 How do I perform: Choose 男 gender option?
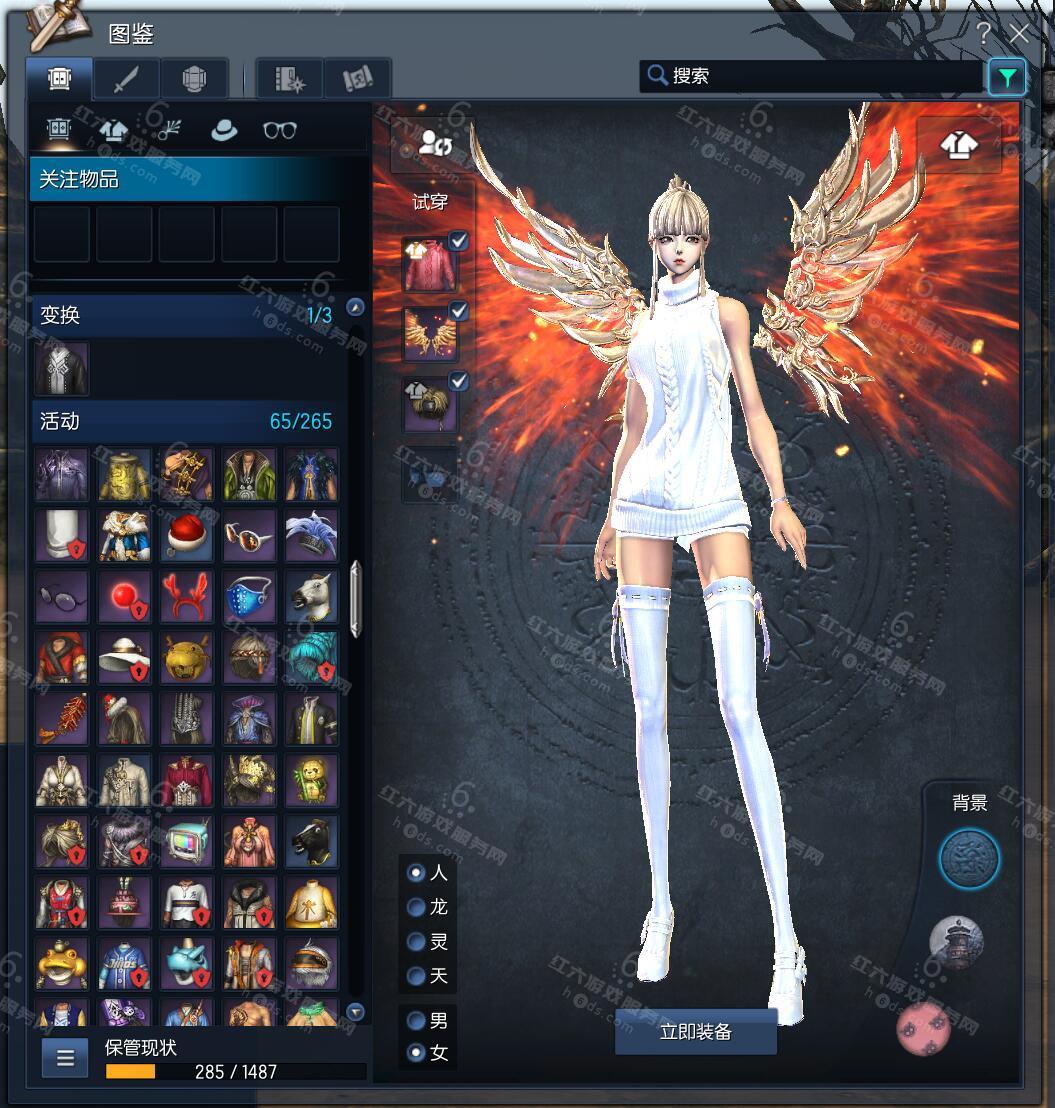[x=416, y=1022]
